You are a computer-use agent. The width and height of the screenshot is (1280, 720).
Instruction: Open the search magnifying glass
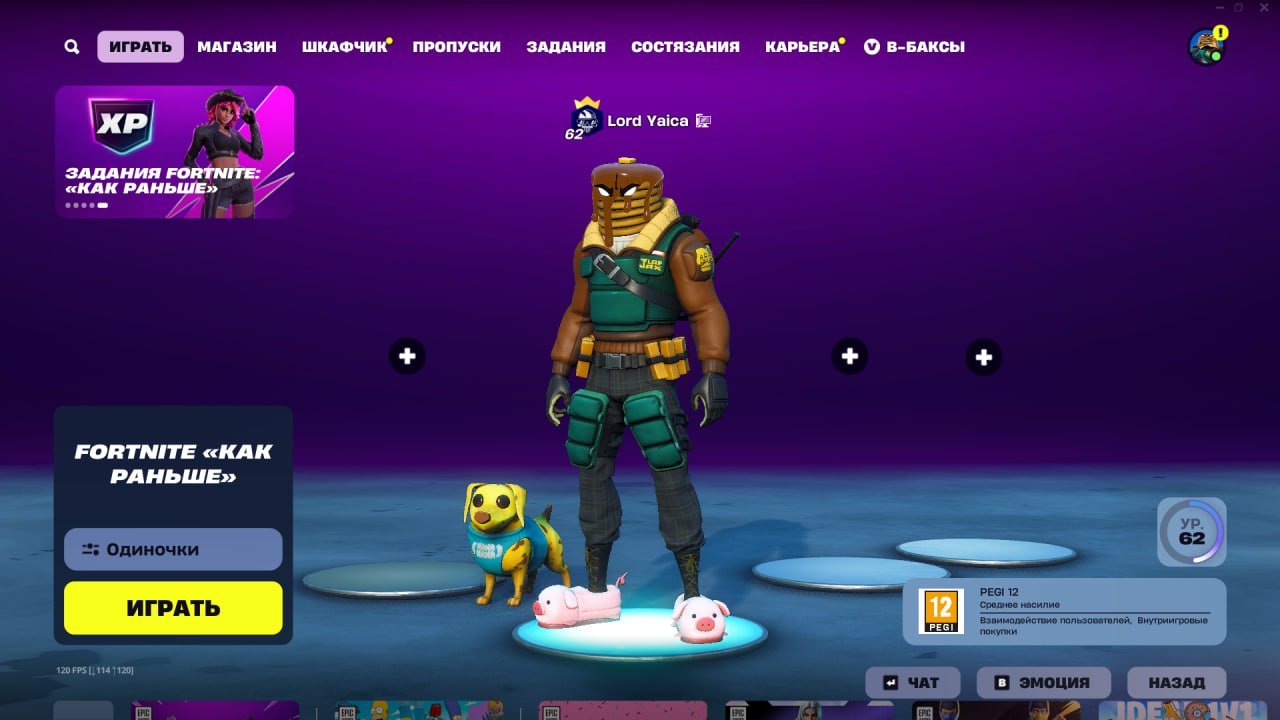point(70,46)
